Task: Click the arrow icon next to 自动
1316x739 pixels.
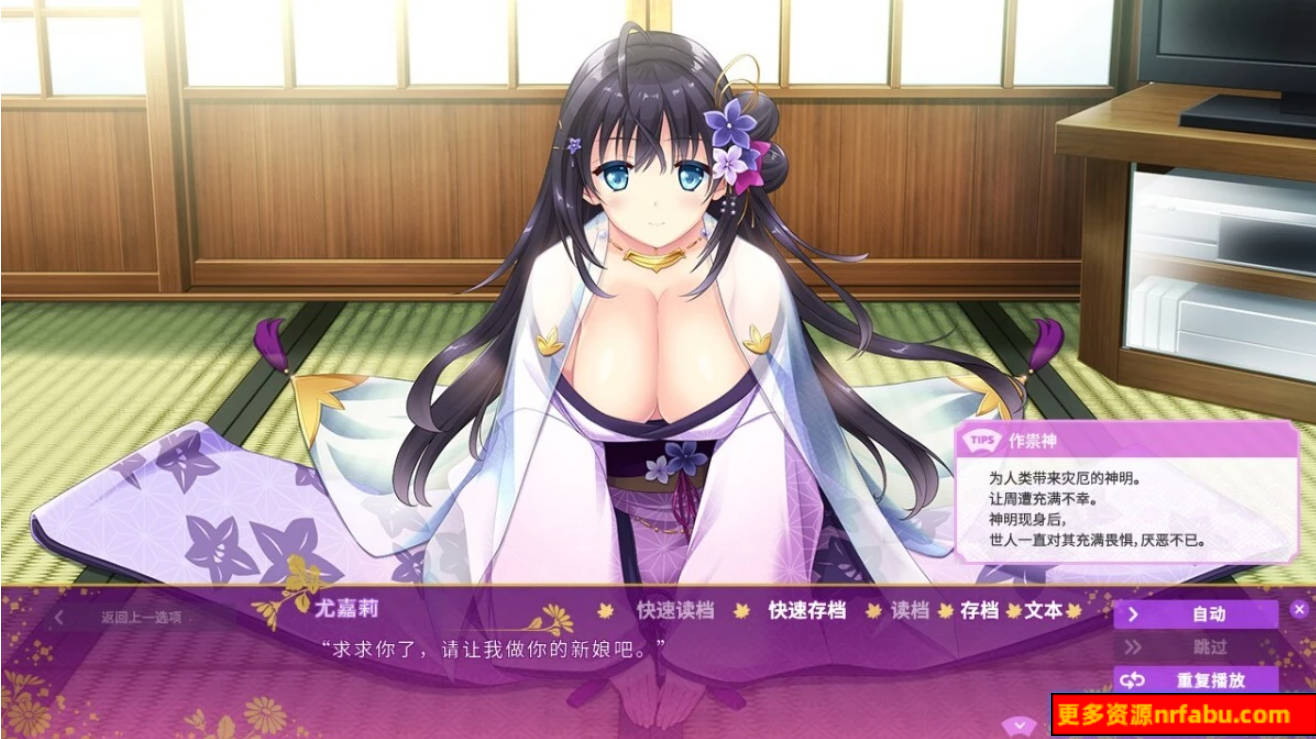Action: coord(1136,615)
